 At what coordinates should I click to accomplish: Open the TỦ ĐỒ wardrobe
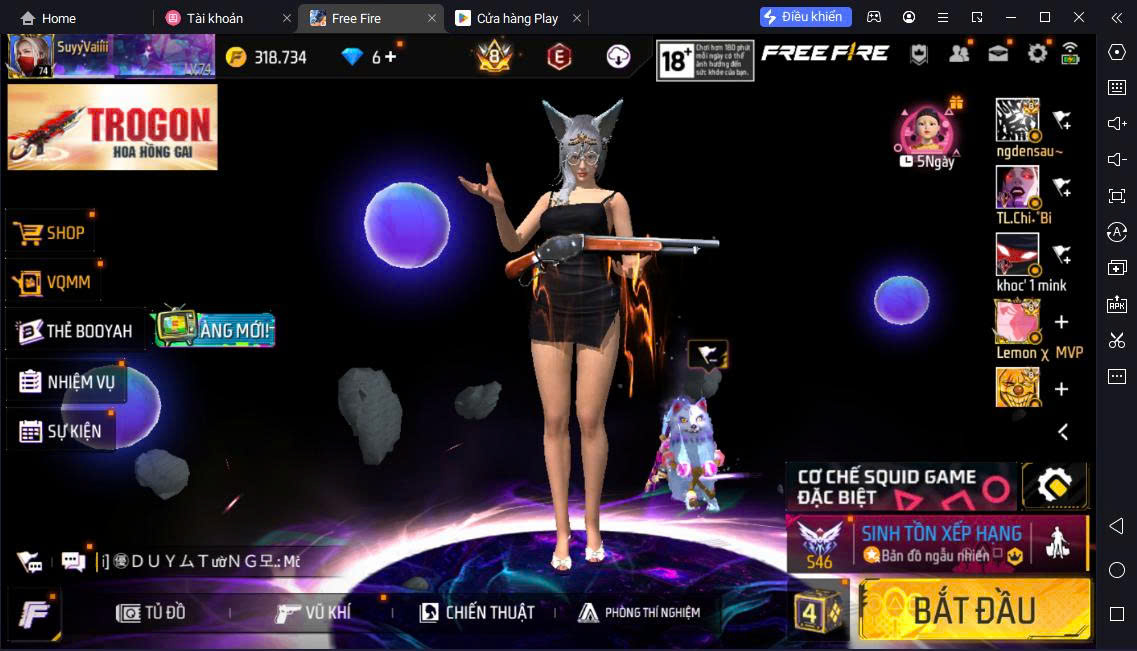pyautogui.click(x=152, y=612)
